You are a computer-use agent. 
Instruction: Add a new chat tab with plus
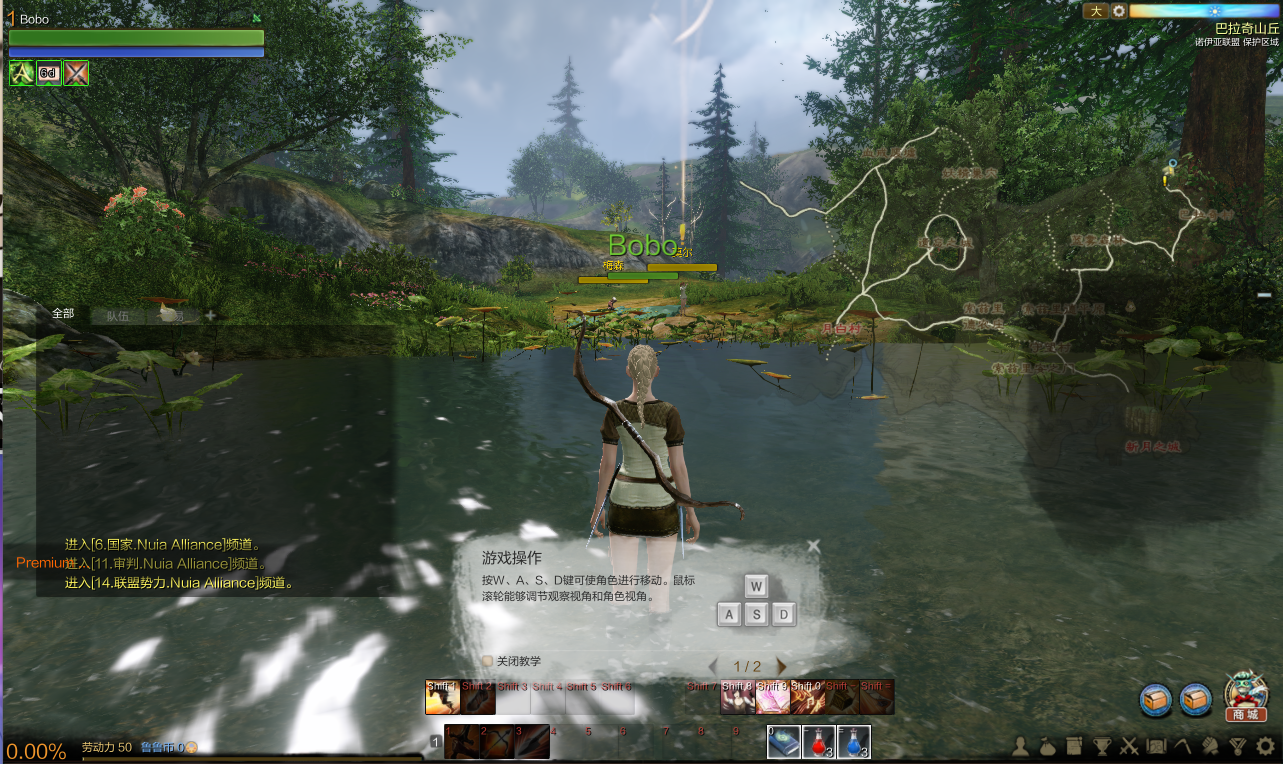click(210, 316)
